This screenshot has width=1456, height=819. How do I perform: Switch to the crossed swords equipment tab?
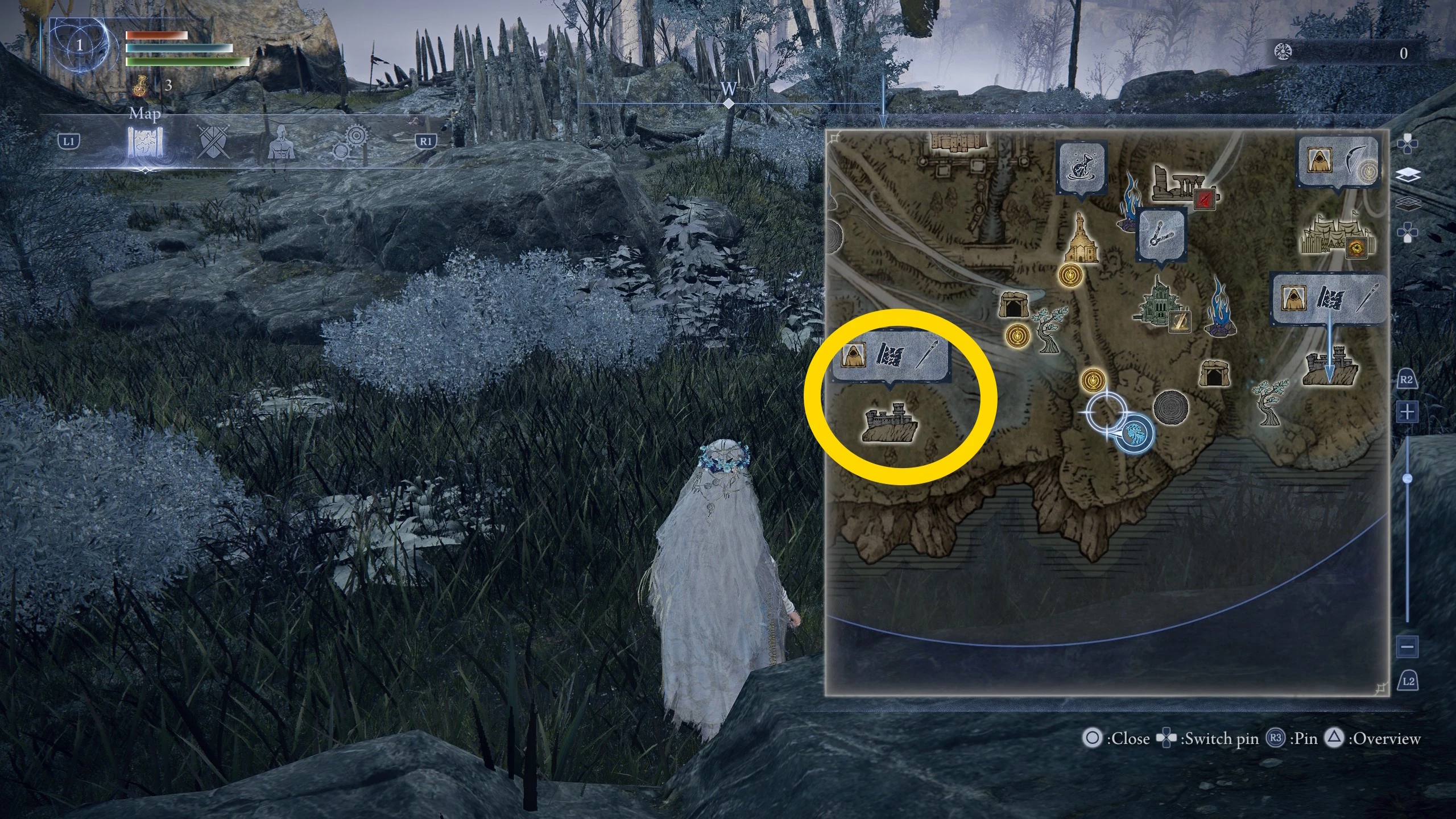[214, 142]
